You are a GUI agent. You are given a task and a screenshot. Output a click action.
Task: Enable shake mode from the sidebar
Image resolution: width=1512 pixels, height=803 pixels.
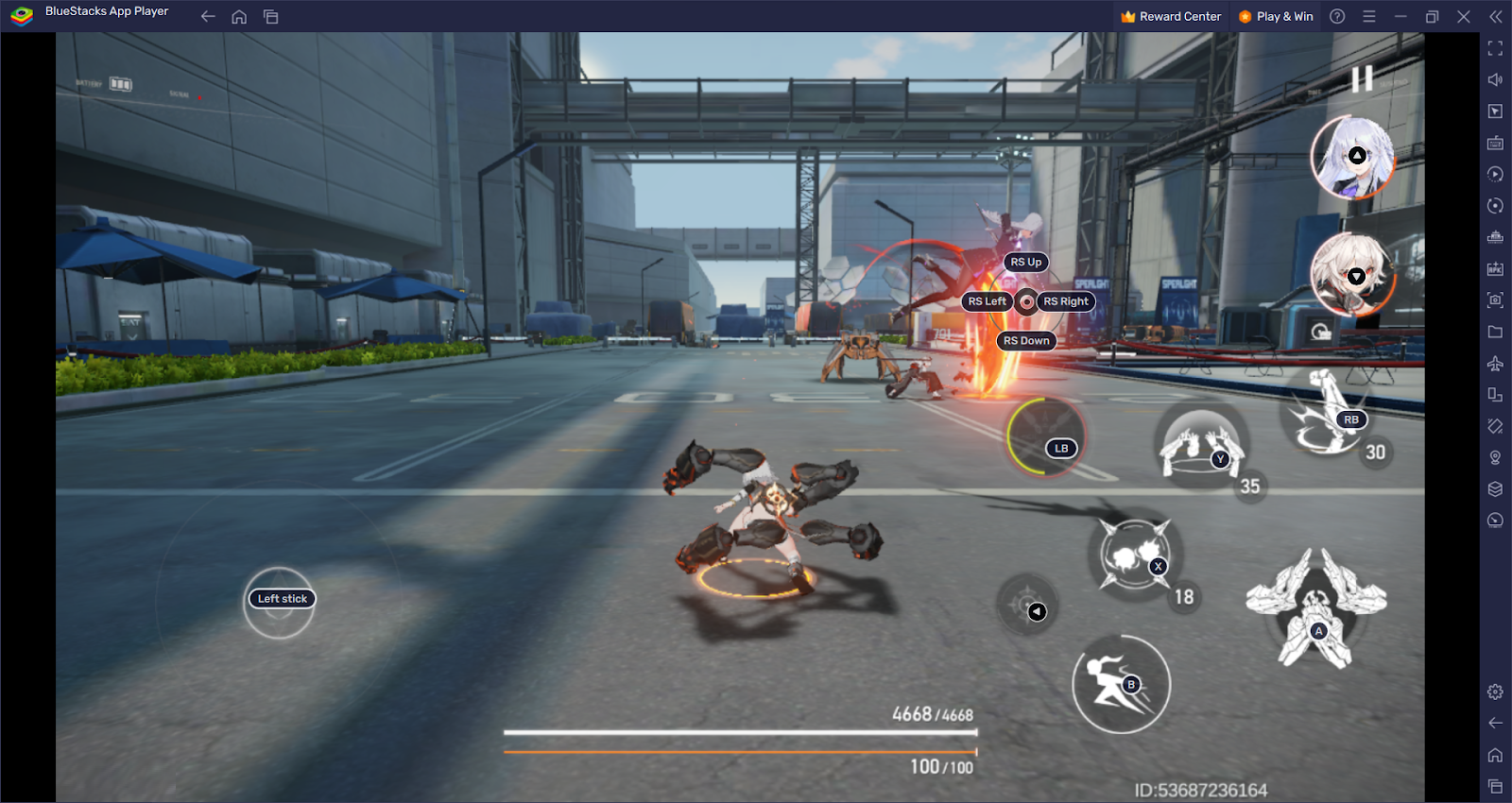(1496, 426)
